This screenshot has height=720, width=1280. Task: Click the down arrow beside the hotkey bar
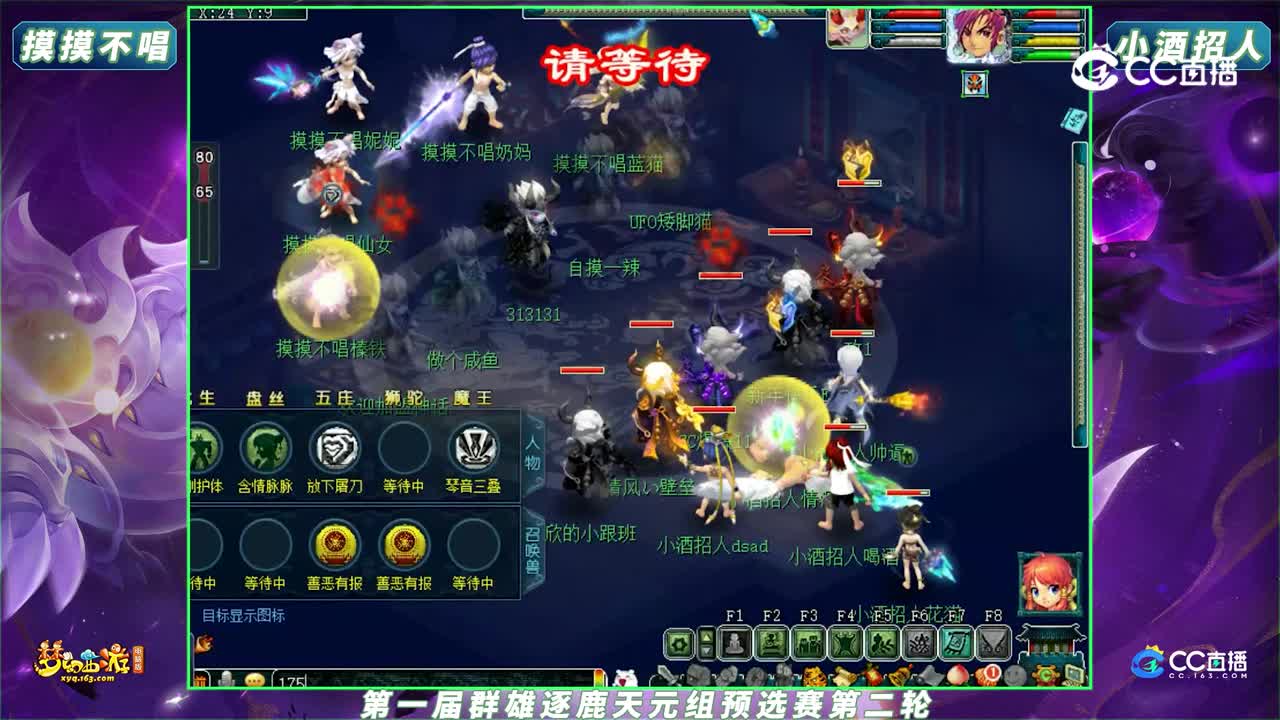tap(705, 653)
